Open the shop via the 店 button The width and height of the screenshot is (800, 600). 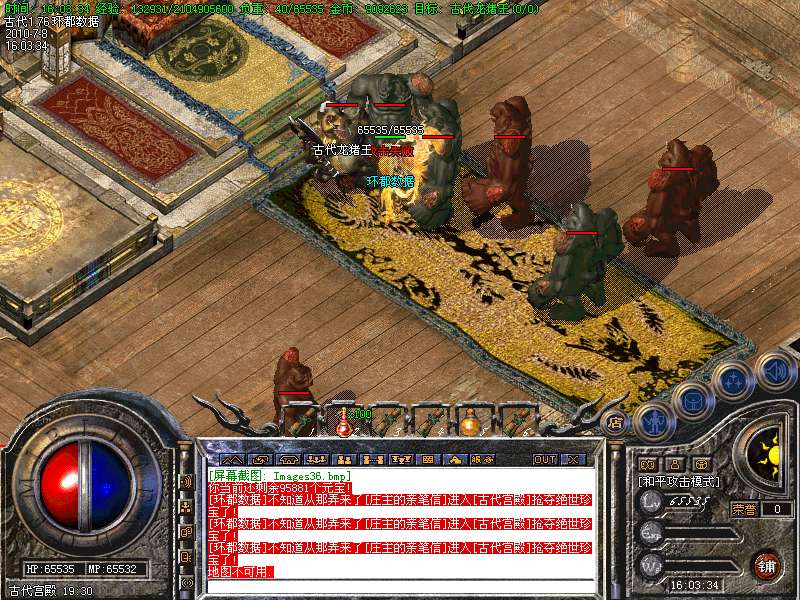(x=616, y=422)
